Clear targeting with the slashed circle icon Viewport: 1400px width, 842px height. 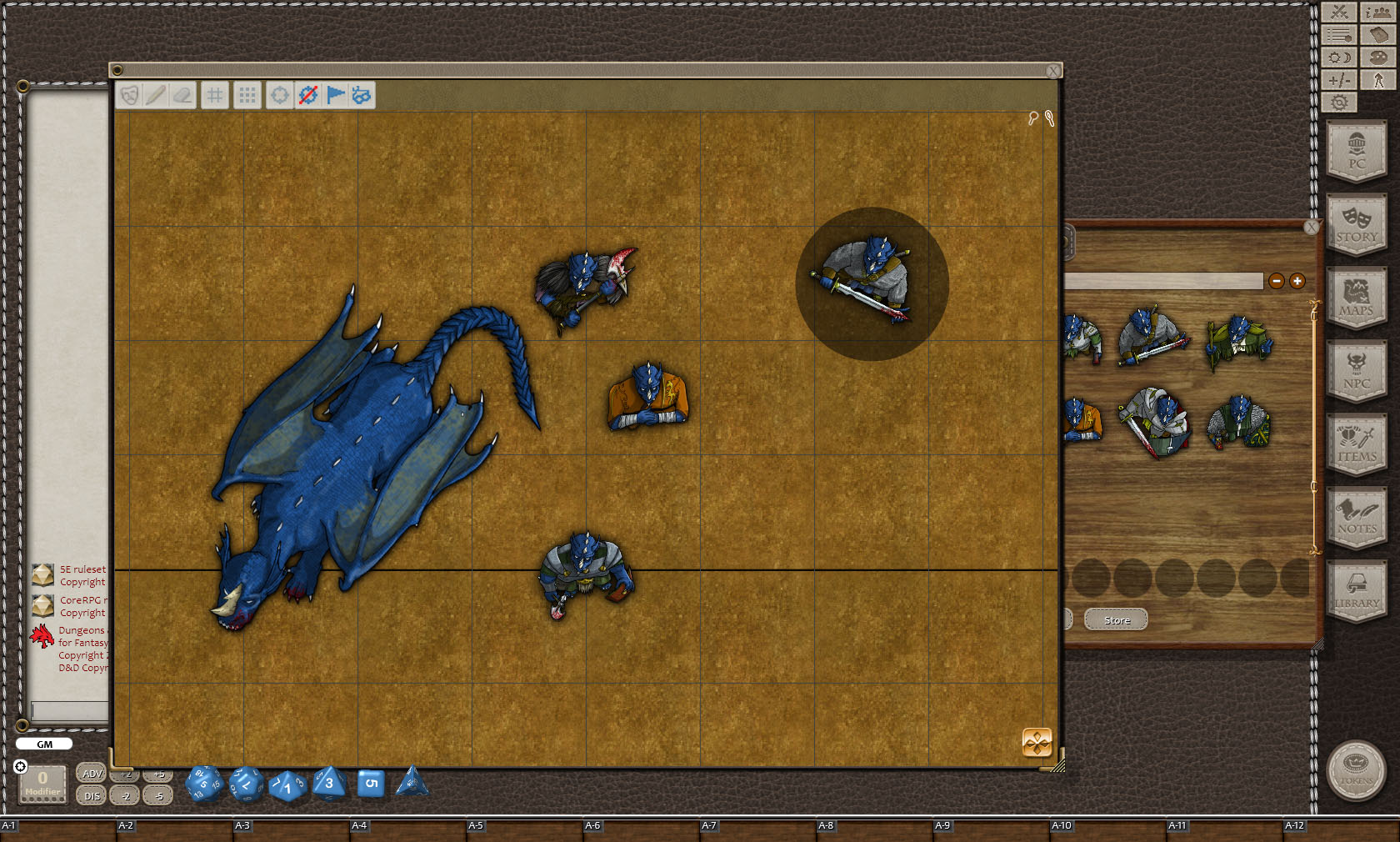click(x=307, y=96)
